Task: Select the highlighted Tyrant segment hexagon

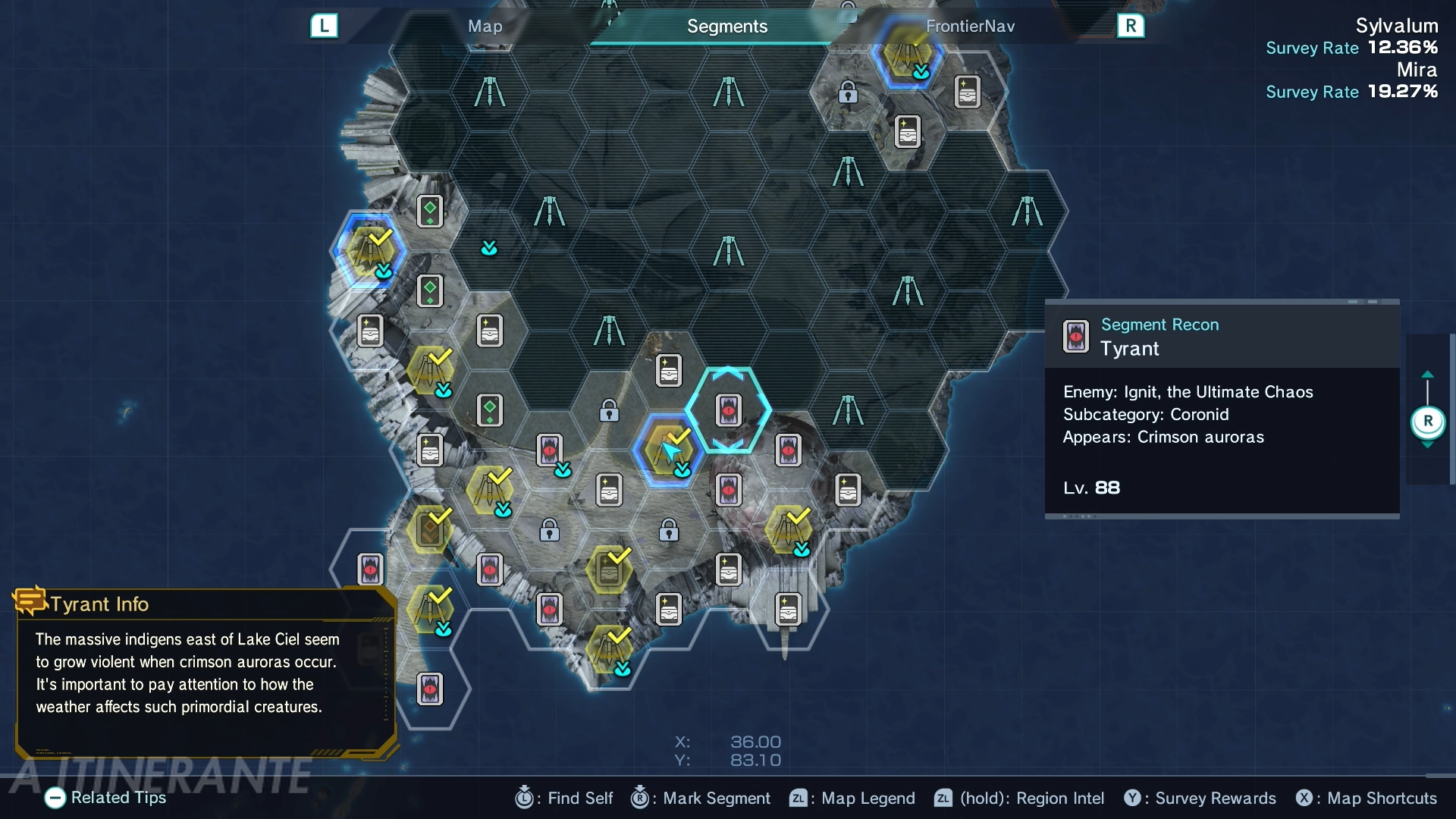Action: (x=728, y=410)
